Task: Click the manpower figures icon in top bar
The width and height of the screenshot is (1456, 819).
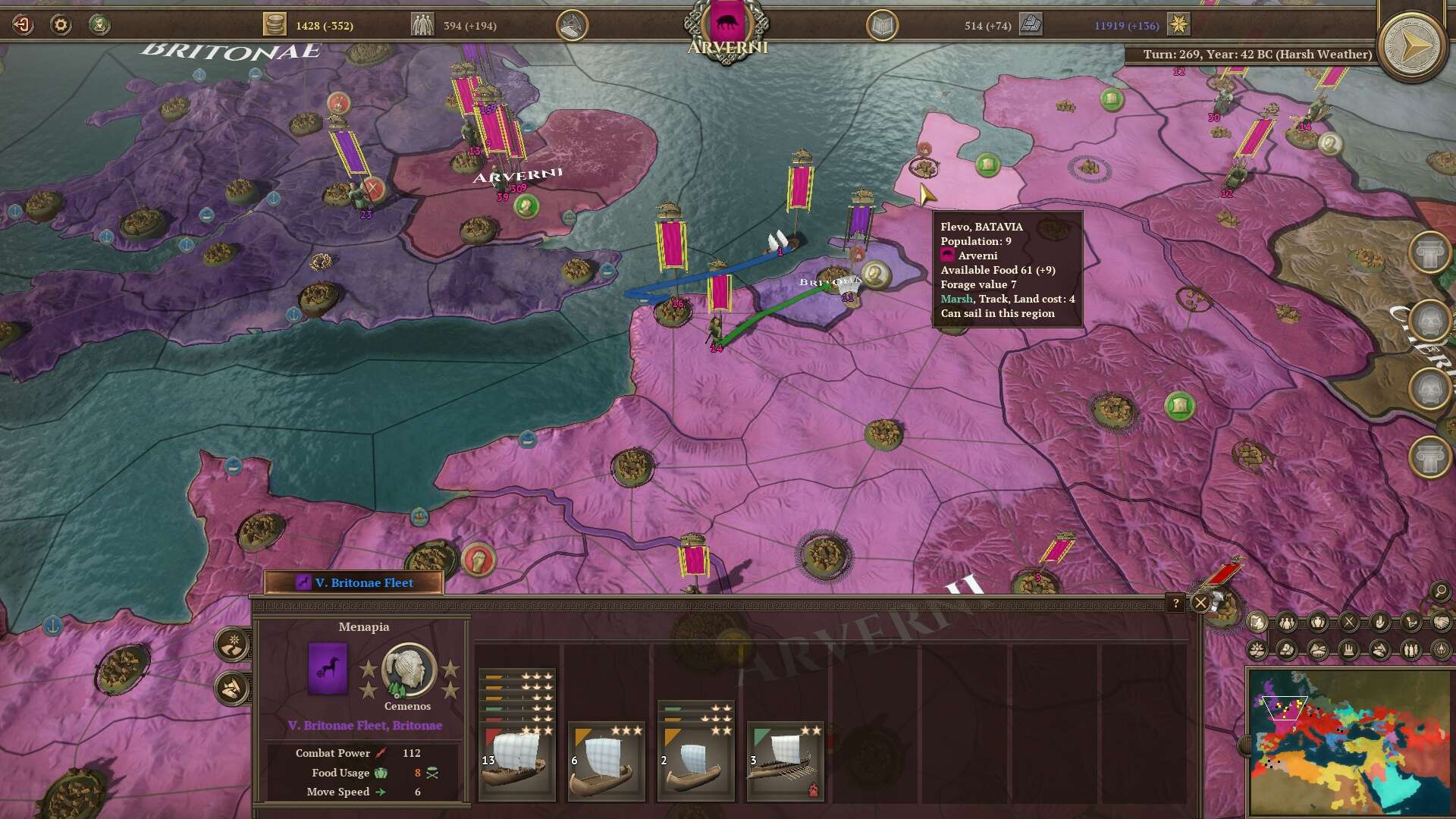Action: point(422,25)
